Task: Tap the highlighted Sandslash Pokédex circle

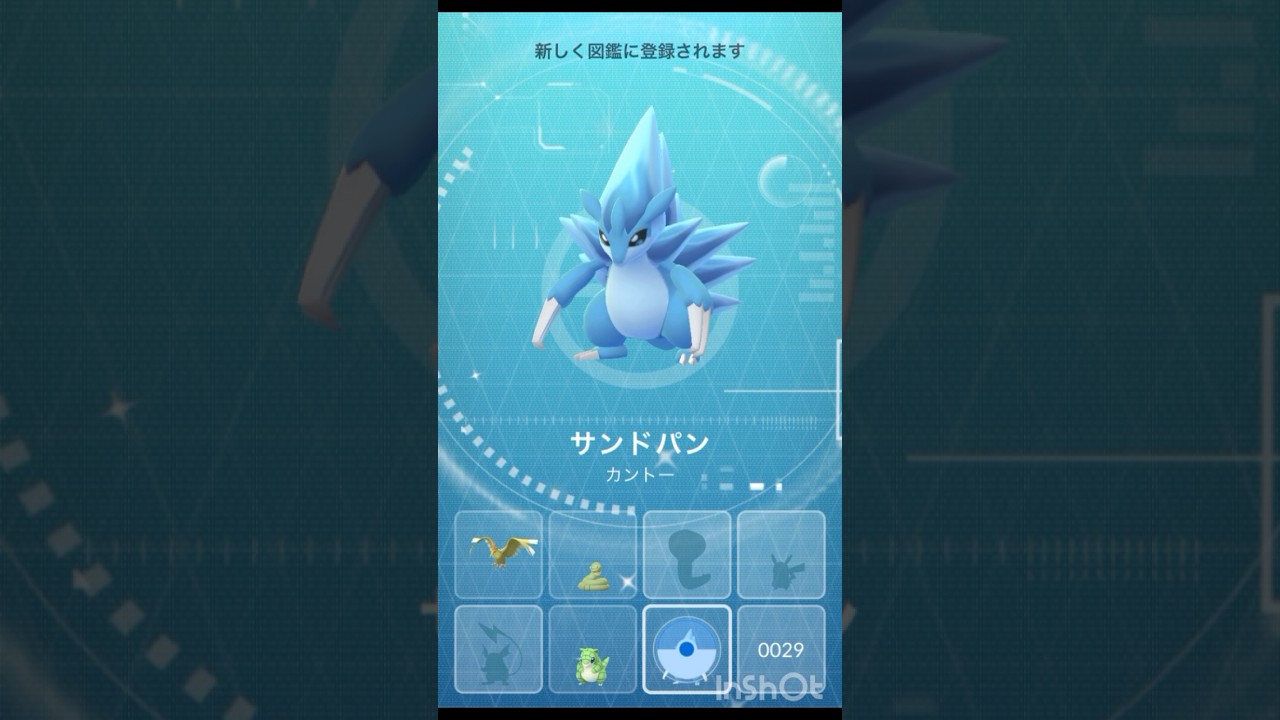Action: [x=686, y=648]
